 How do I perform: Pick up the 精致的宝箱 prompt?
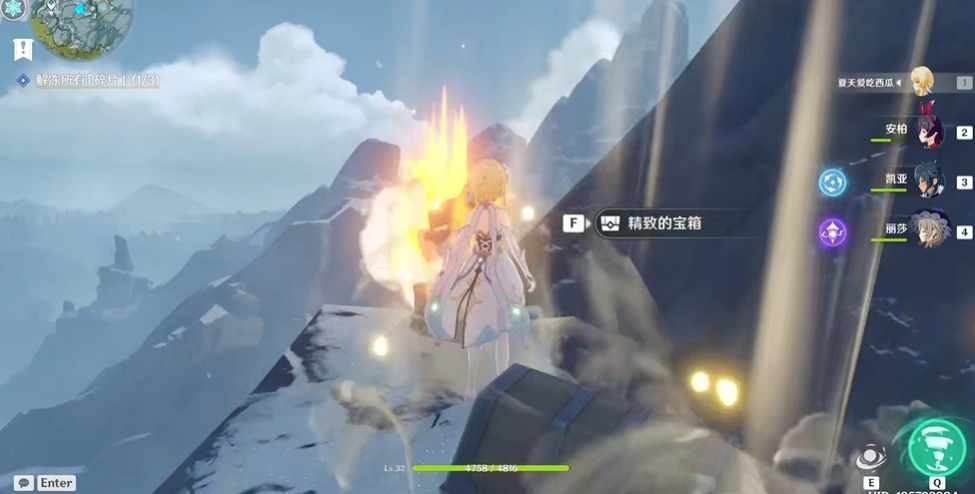tap(652, 223)
